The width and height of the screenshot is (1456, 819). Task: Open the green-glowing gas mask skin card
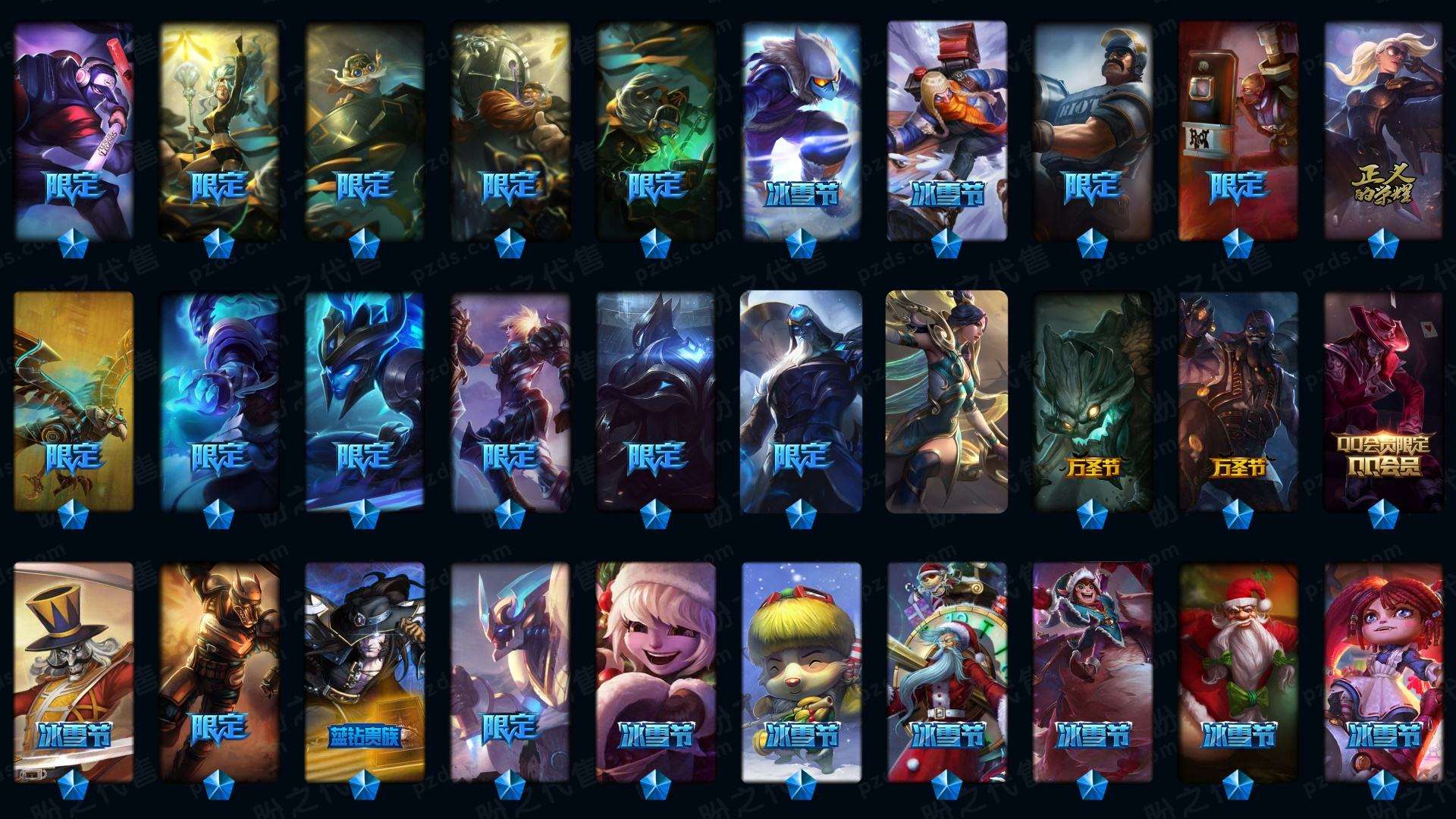point(656,129)
